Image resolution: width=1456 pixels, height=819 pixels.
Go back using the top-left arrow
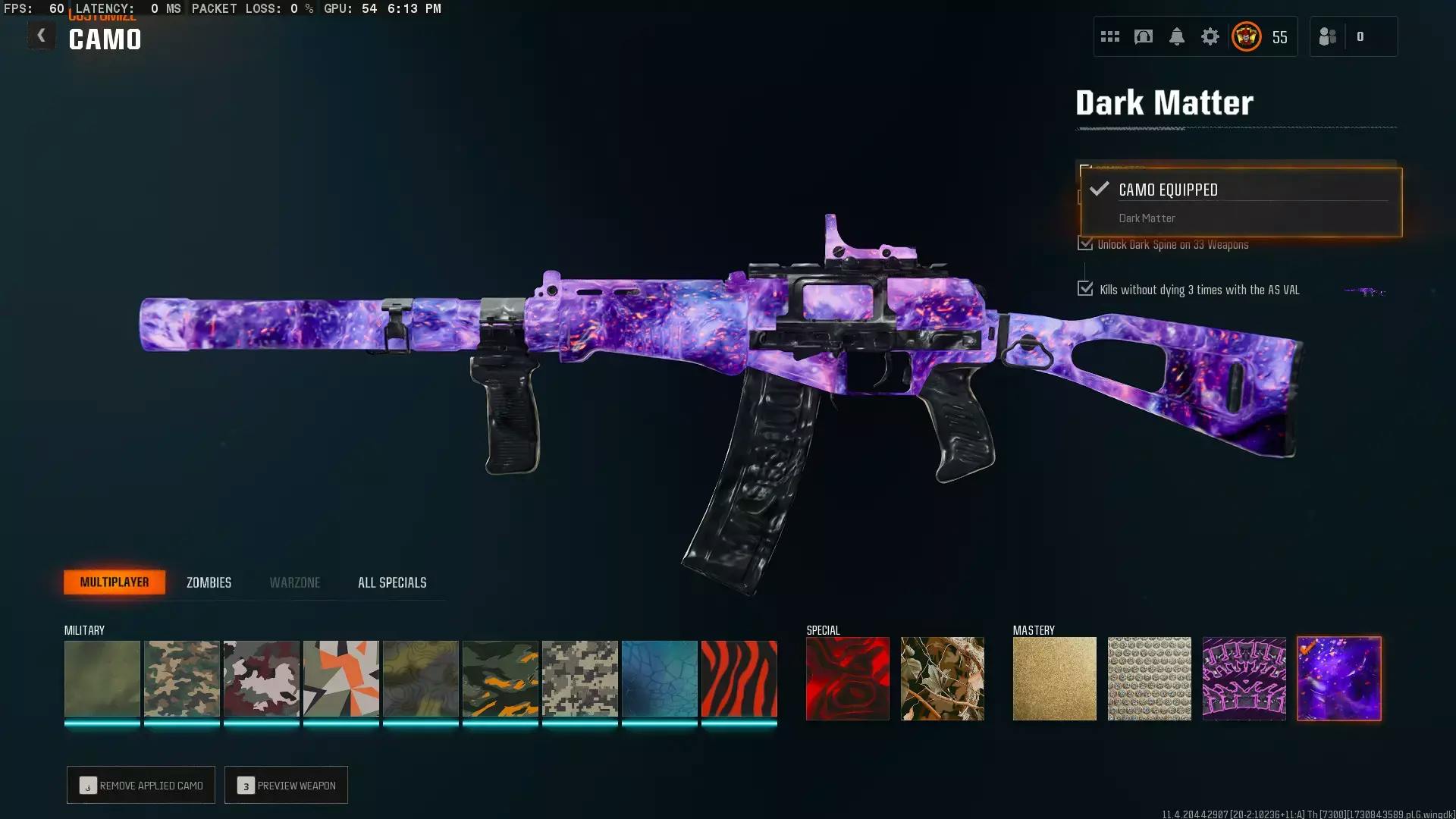tap(41, 36)
